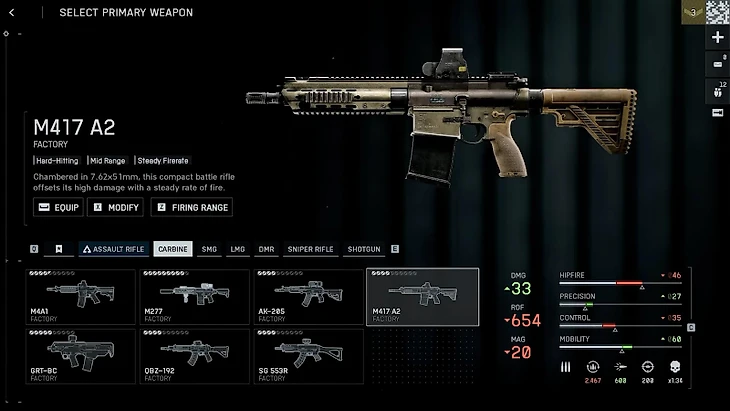Switch to the Sniper Rifle tab
The height and width of the screenshot is (411, 730).
pos(310,249)
